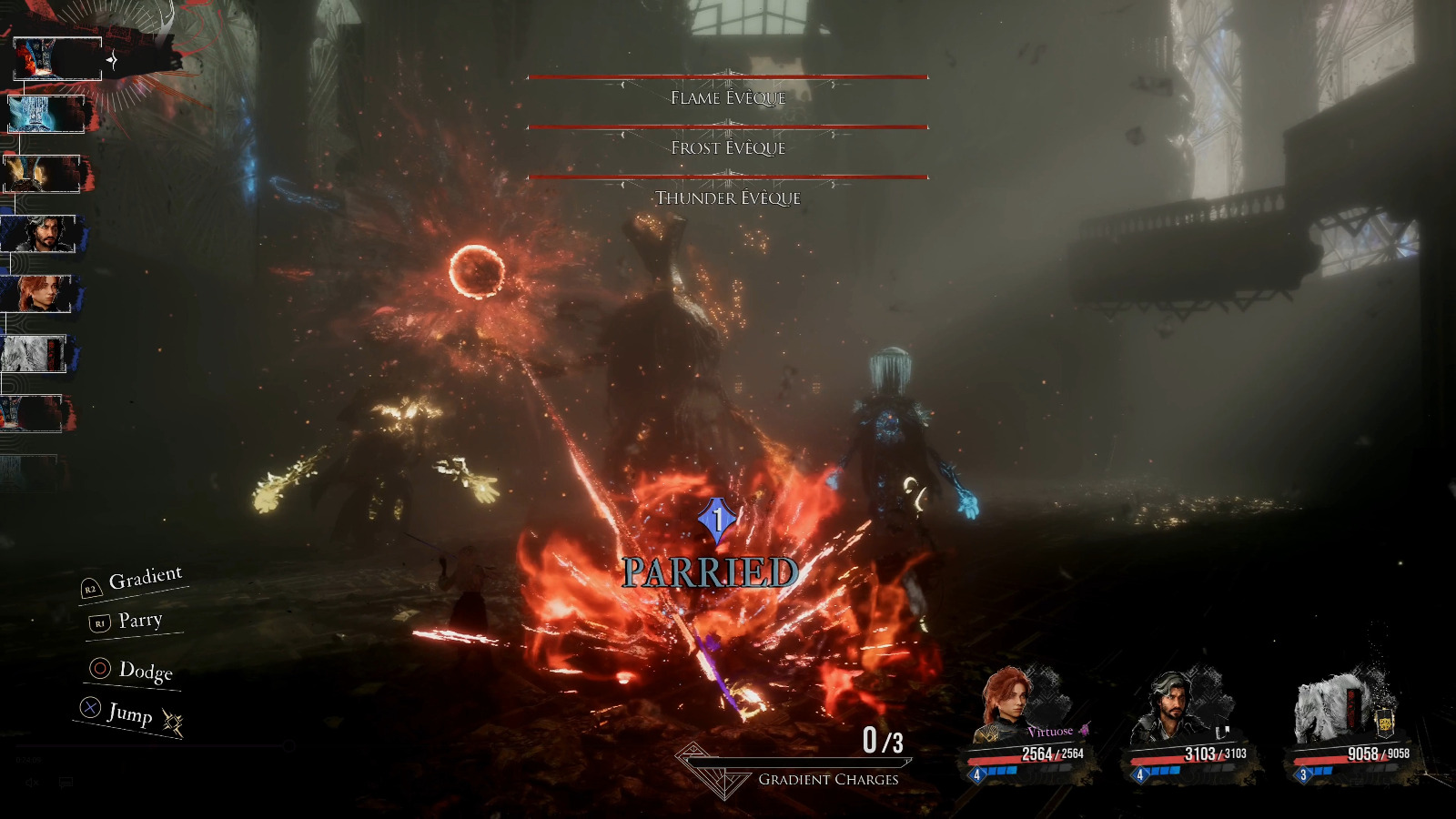Click the white beast's turn-order portrait
The height and width of the screenshot is (819, 1456).
pos(34,354)
